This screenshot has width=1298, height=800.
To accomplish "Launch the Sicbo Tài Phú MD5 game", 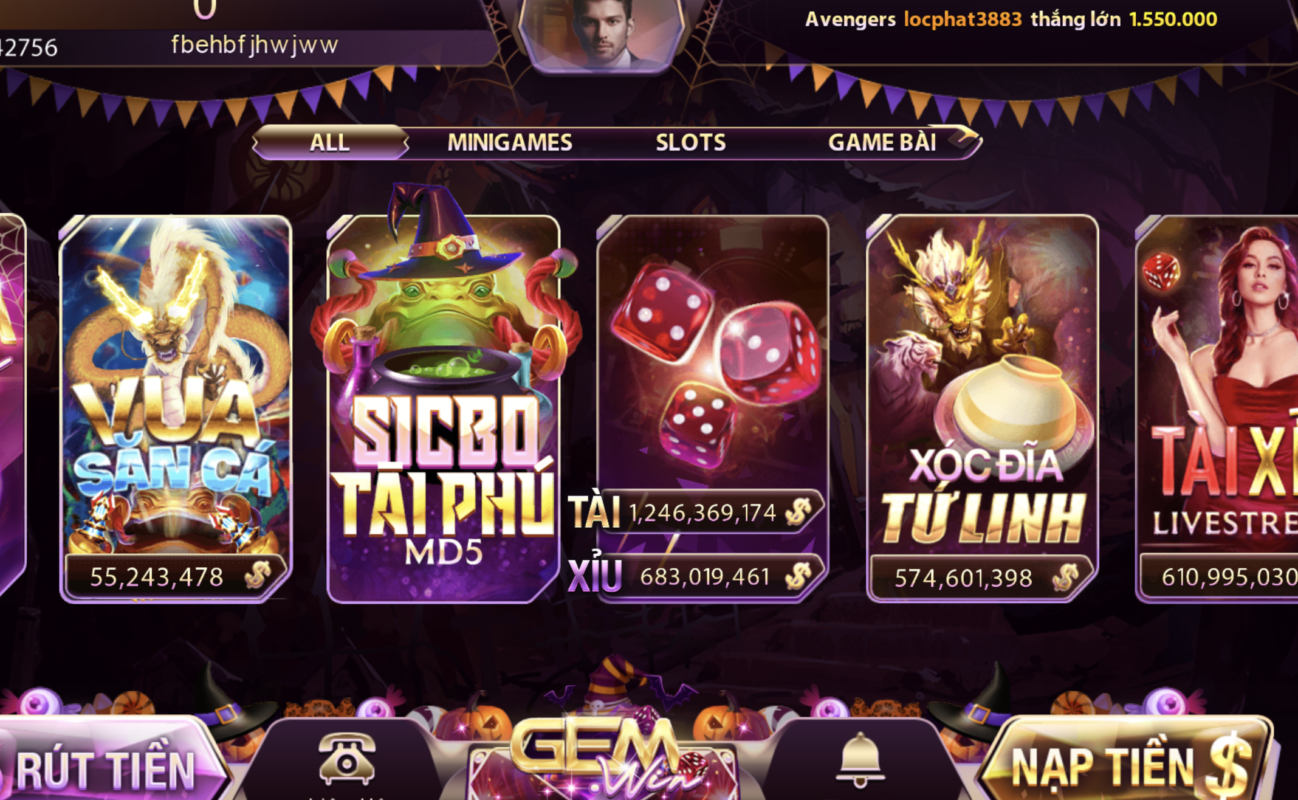I will (x=438, y=400).
